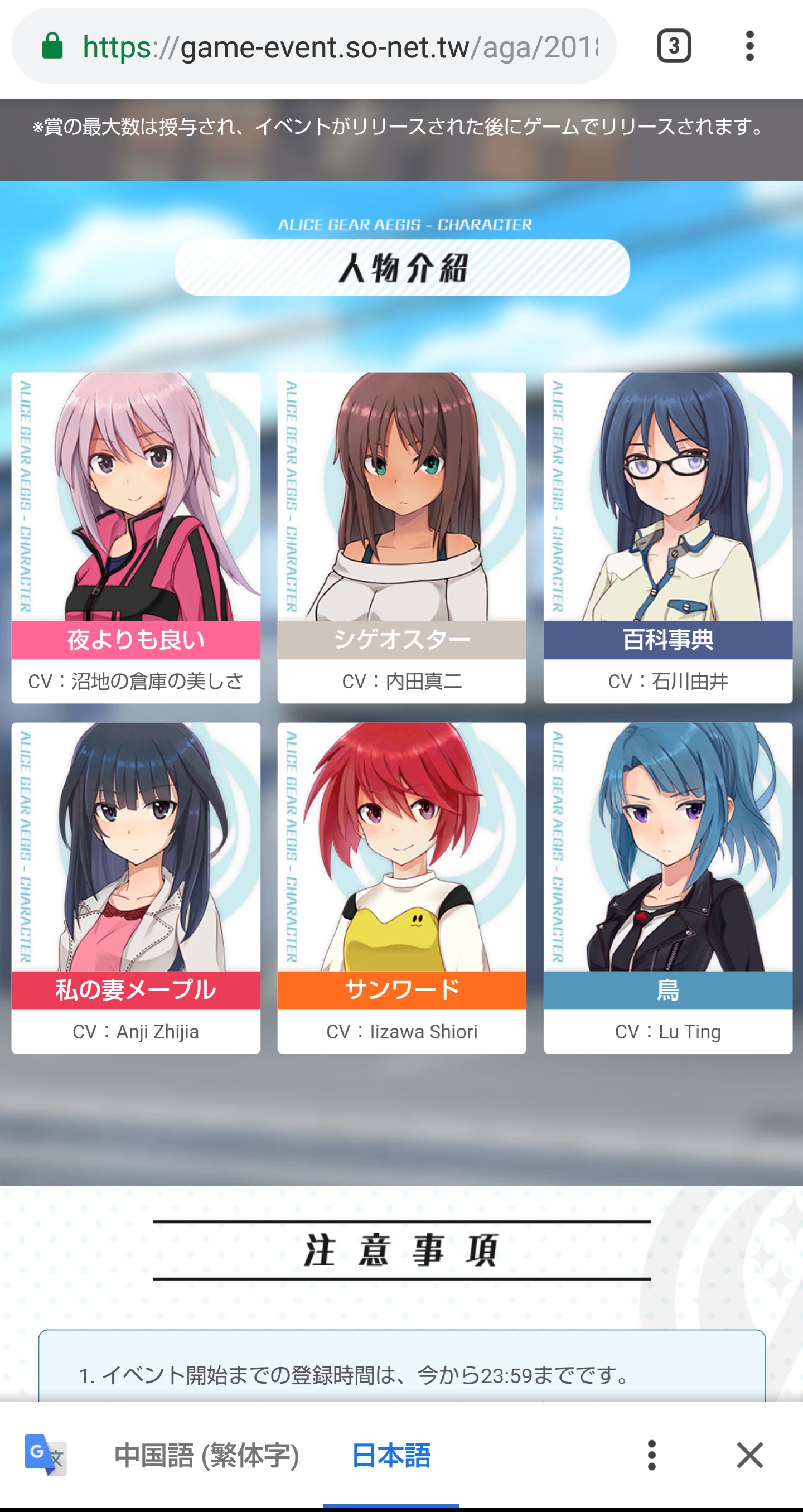The height and width of the screenshot is (1512, 803).
Task: Close the translate bar
Action: tap(749, 1455)
